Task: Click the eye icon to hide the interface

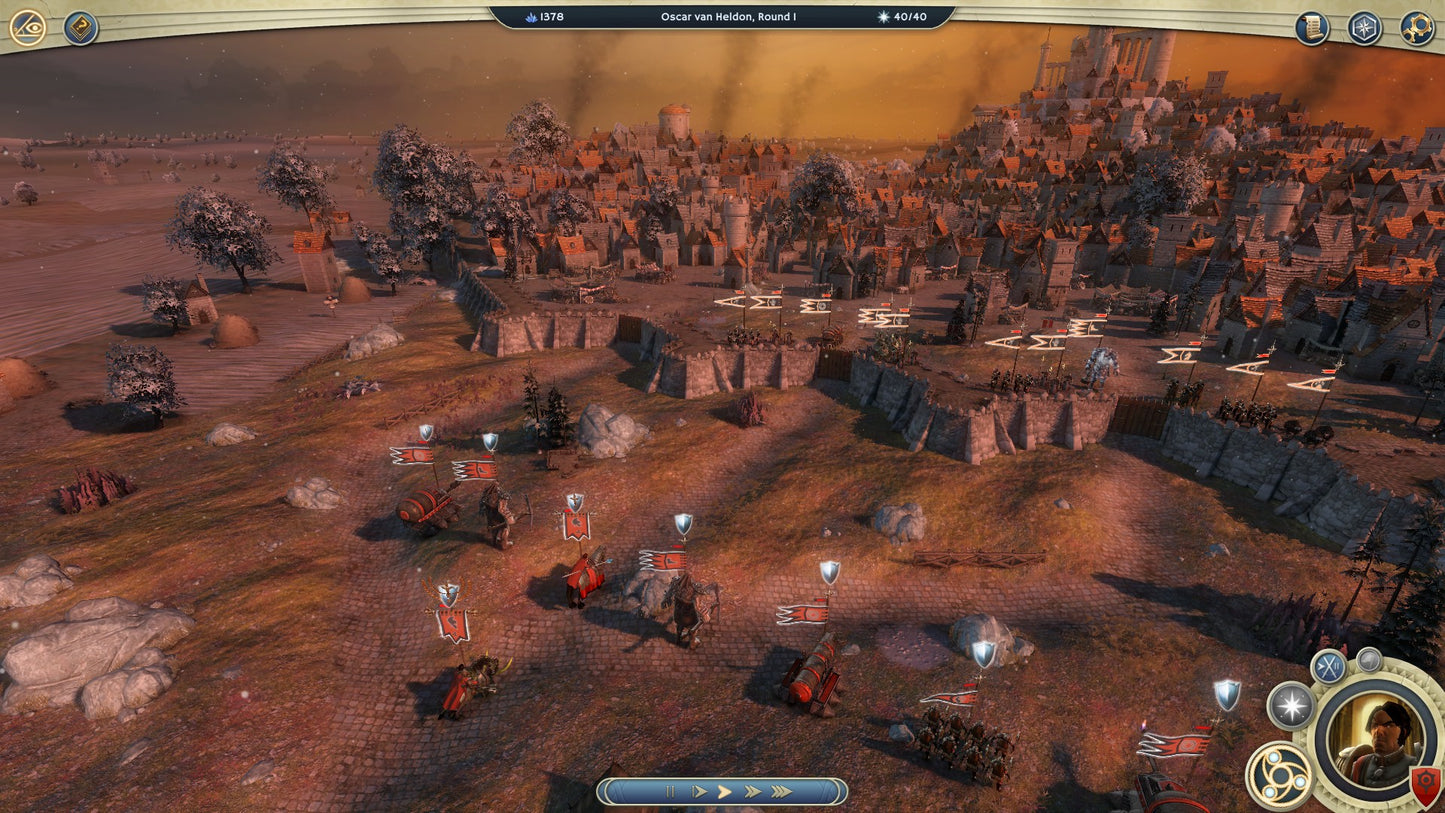Action: click(x=26, y=28)
